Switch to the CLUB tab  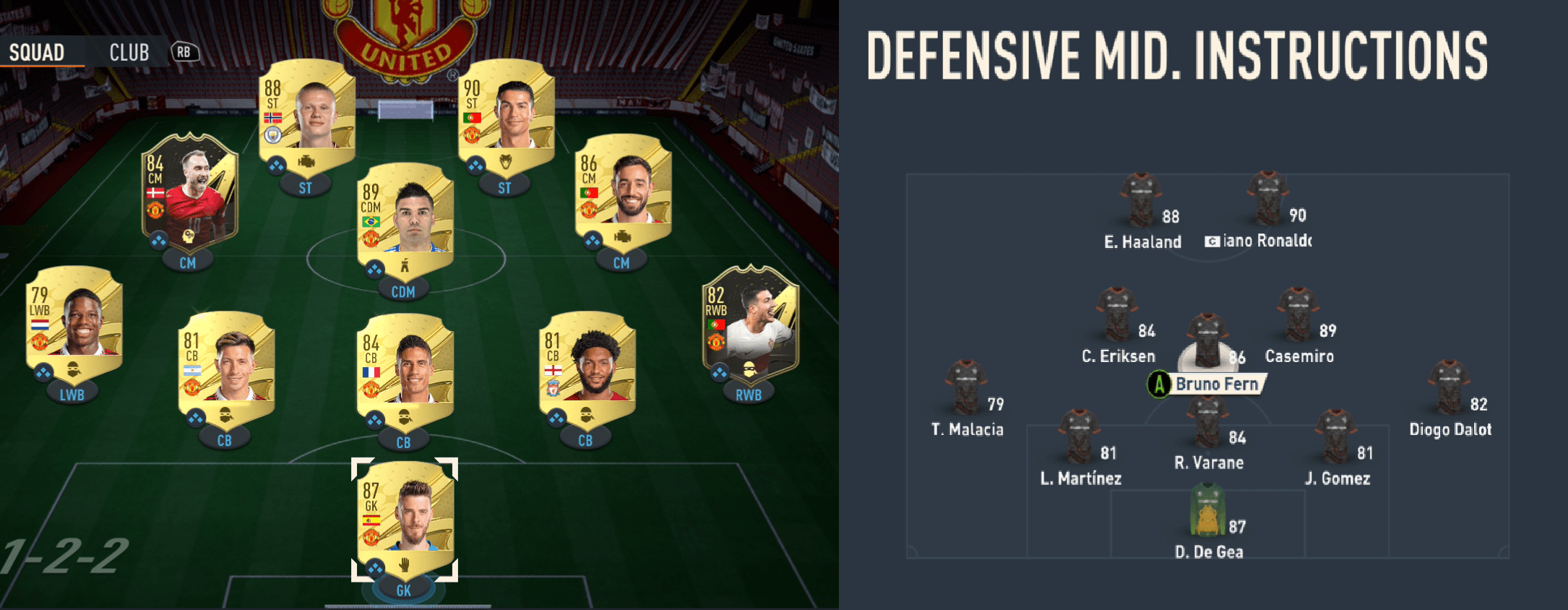pos(129,51)
